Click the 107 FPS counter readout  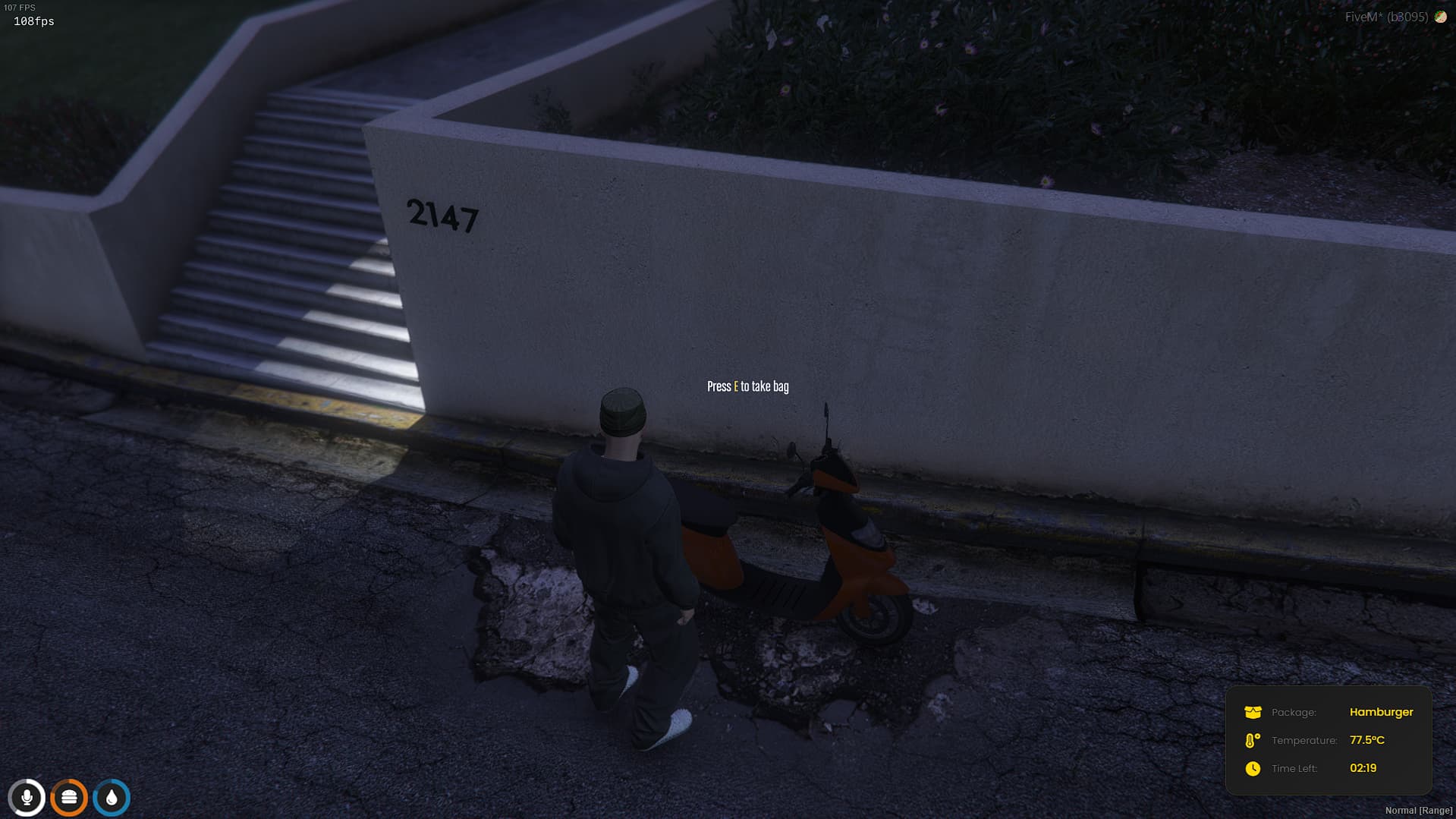point(19,6)
